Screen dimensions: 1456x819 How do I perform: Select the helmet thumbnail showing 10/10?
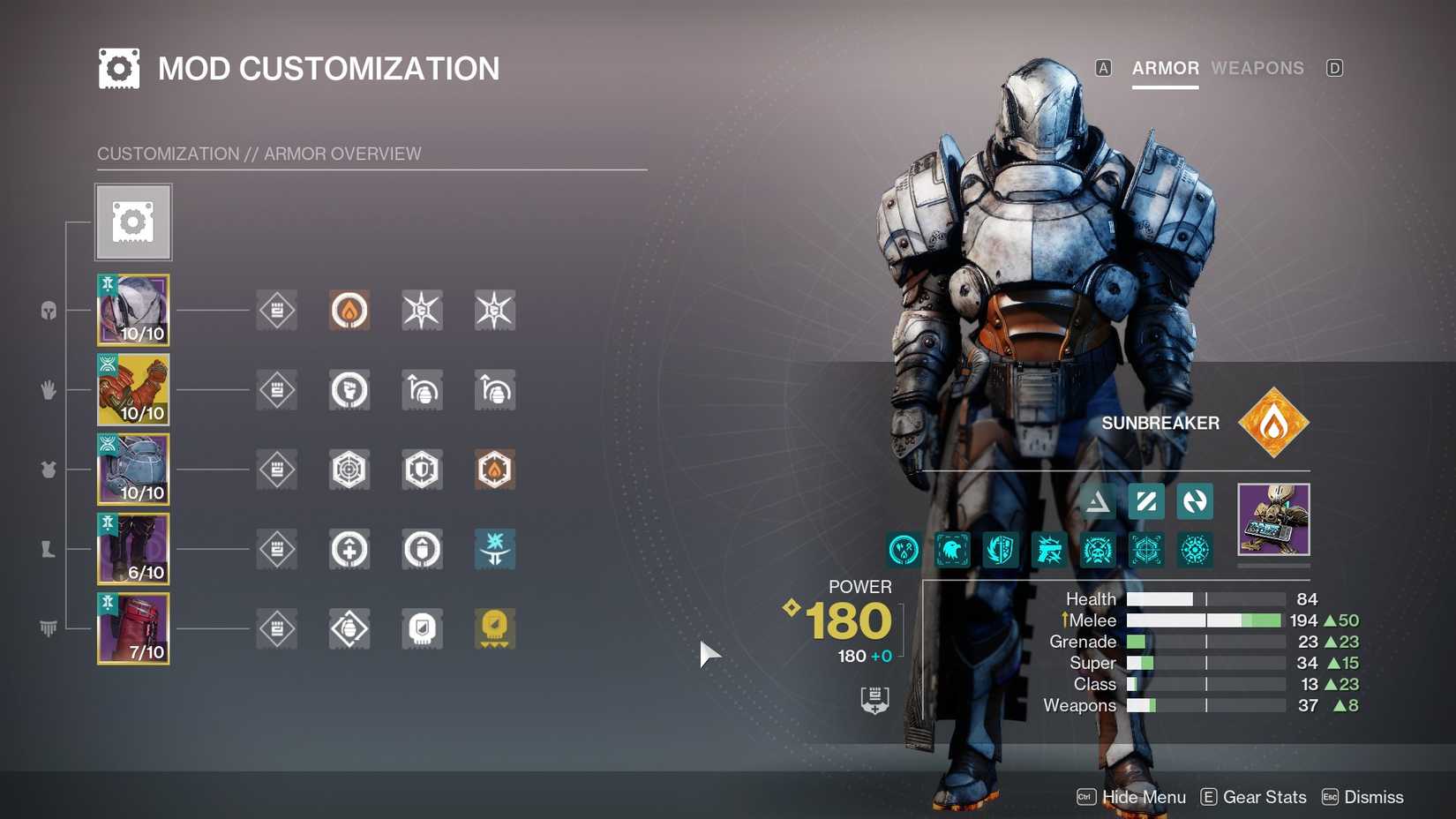coord(132,310)
